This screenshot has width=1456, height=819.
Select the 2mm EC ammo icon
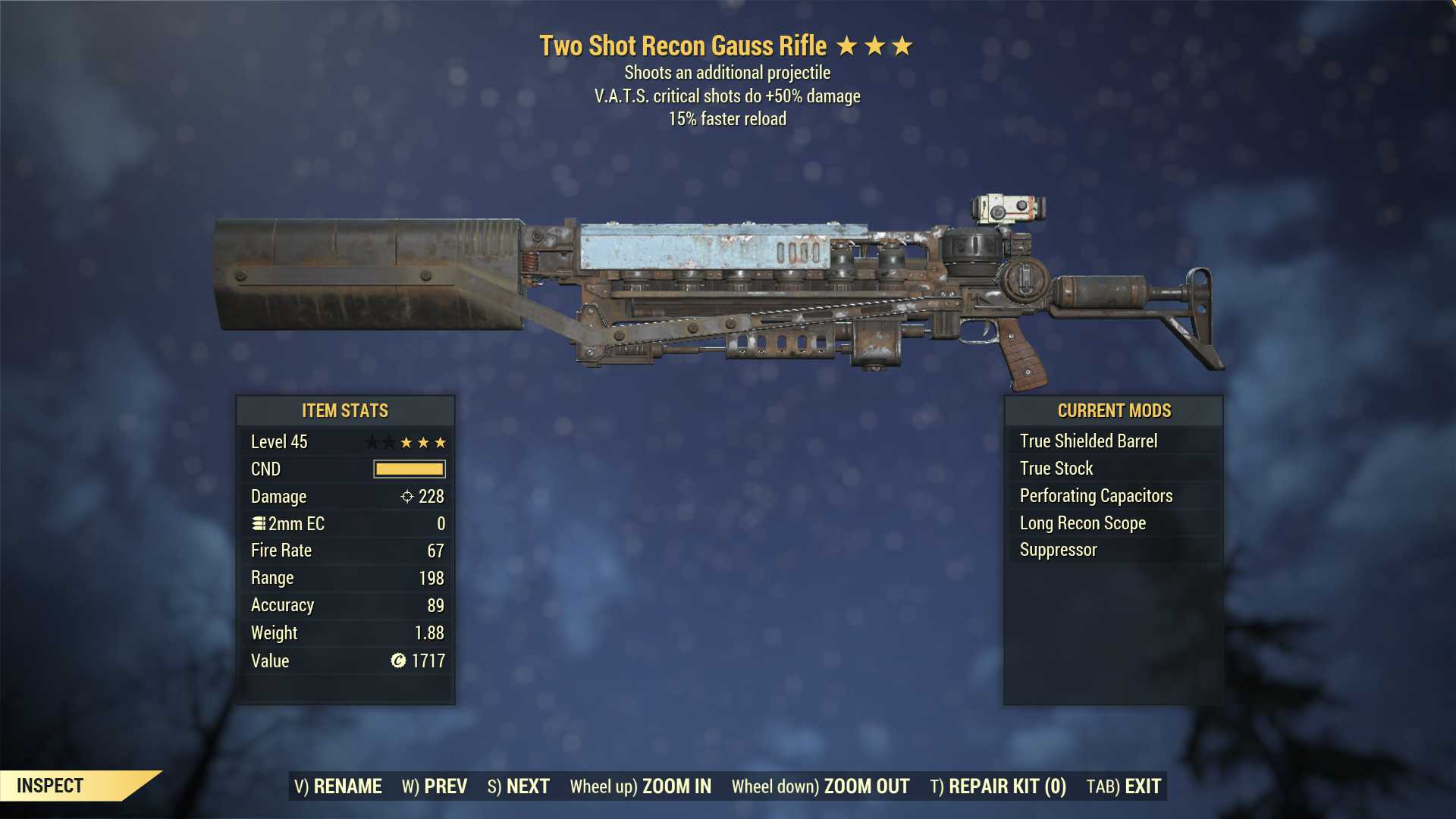[260, 523]
